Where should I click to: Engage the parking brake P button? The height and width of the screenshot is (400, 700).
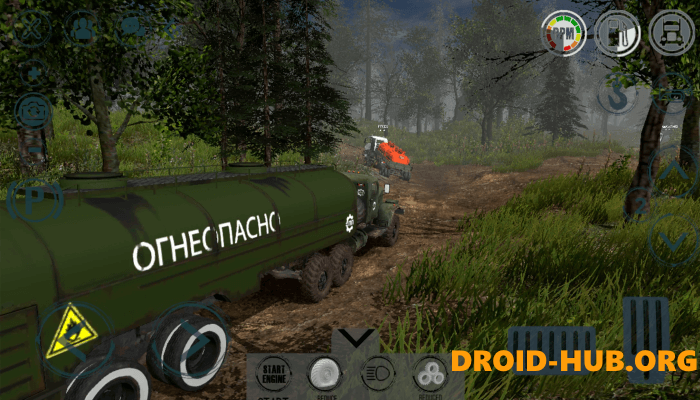(32, 198)
